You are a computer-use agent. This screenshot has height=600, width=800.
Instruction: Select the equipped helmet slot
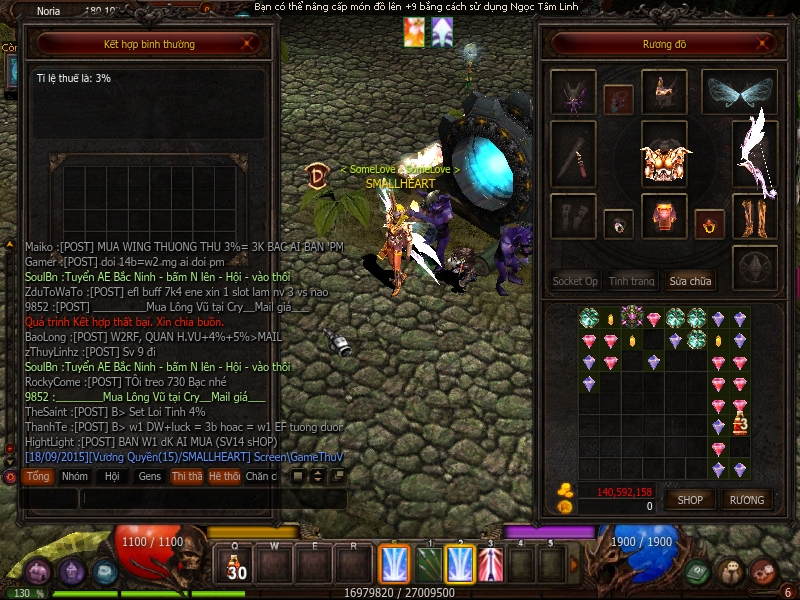[x=663, y=92]
